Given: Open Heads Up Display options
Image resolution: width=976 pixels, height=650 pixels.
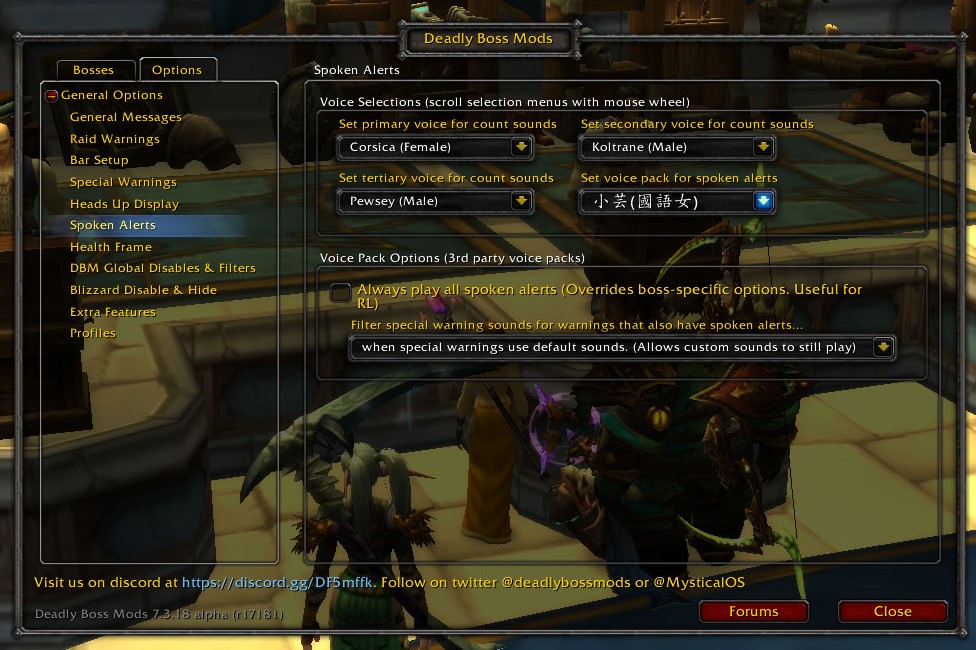Looking at the screenshot, I should point(124,204).
